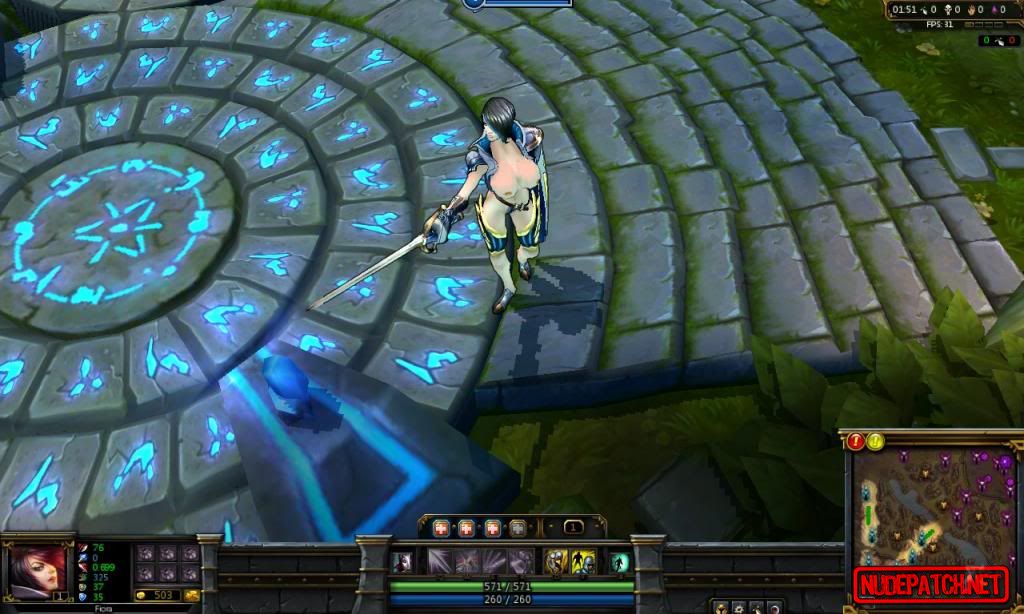Screen dimensions: 1024x614
Task: Activate the teal recall icon
Action: 620,562
